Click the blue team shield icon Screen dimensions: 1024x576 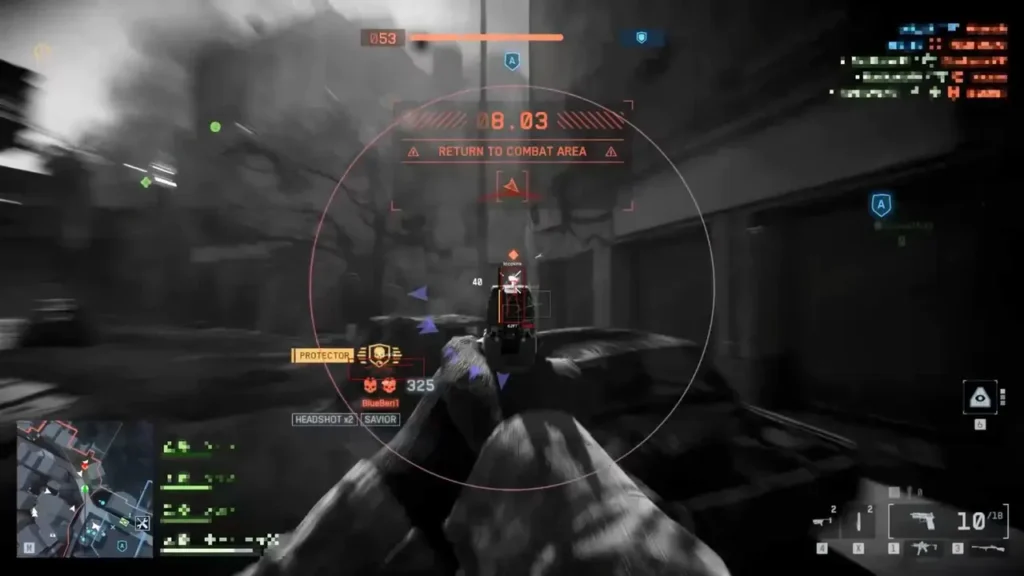641,38
